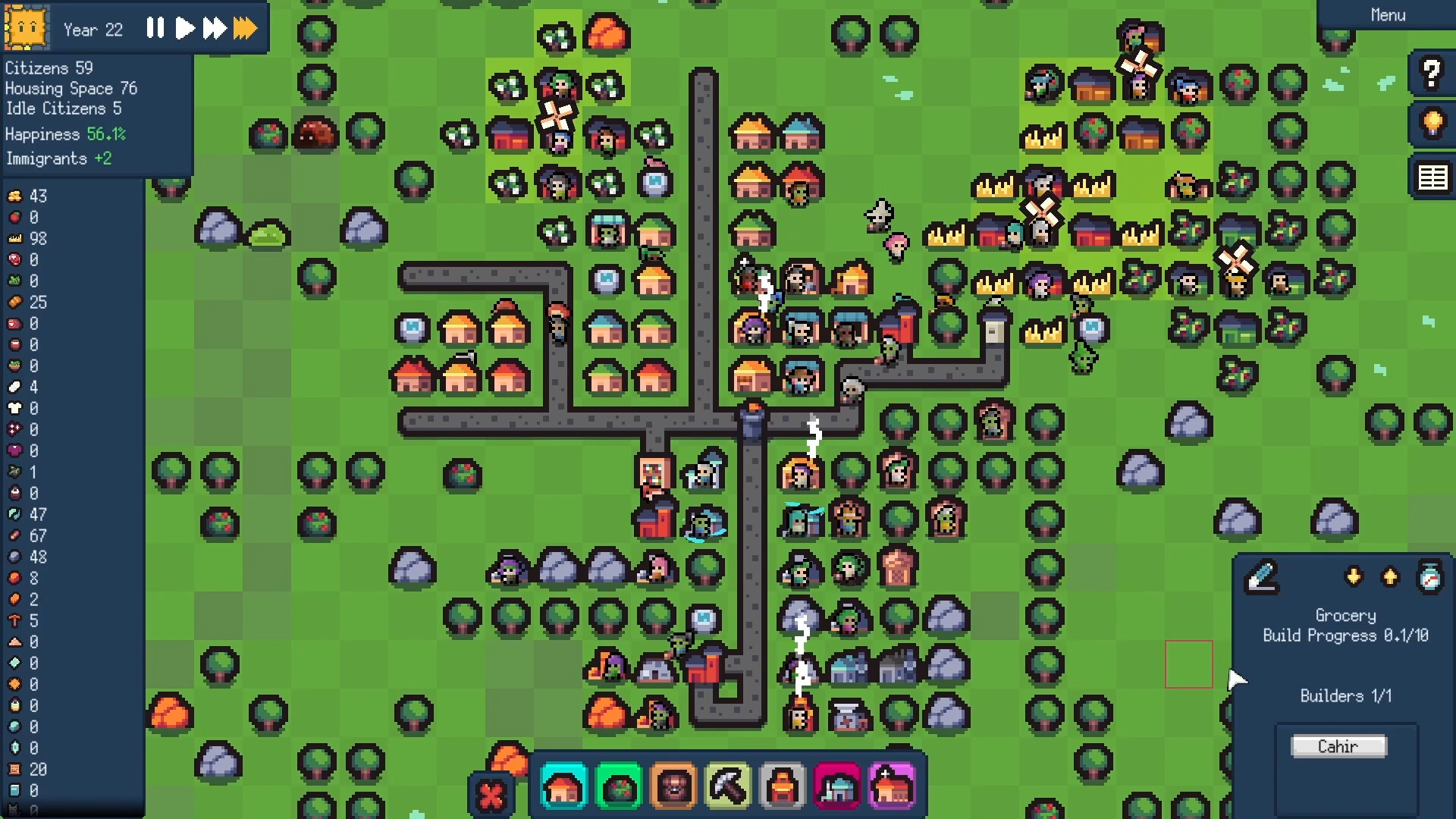Click the Cahir builder button
Screen dimensions: 1456x819
click(1338, 746)
